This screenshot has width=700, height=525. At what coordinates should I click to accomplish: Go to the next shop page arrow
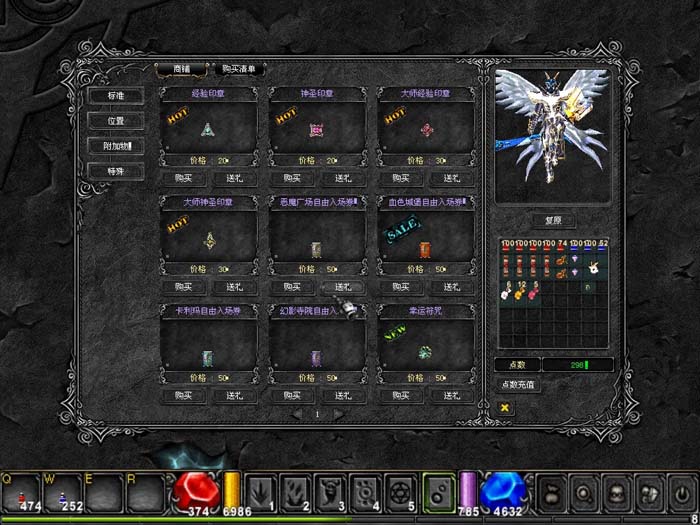338,414
